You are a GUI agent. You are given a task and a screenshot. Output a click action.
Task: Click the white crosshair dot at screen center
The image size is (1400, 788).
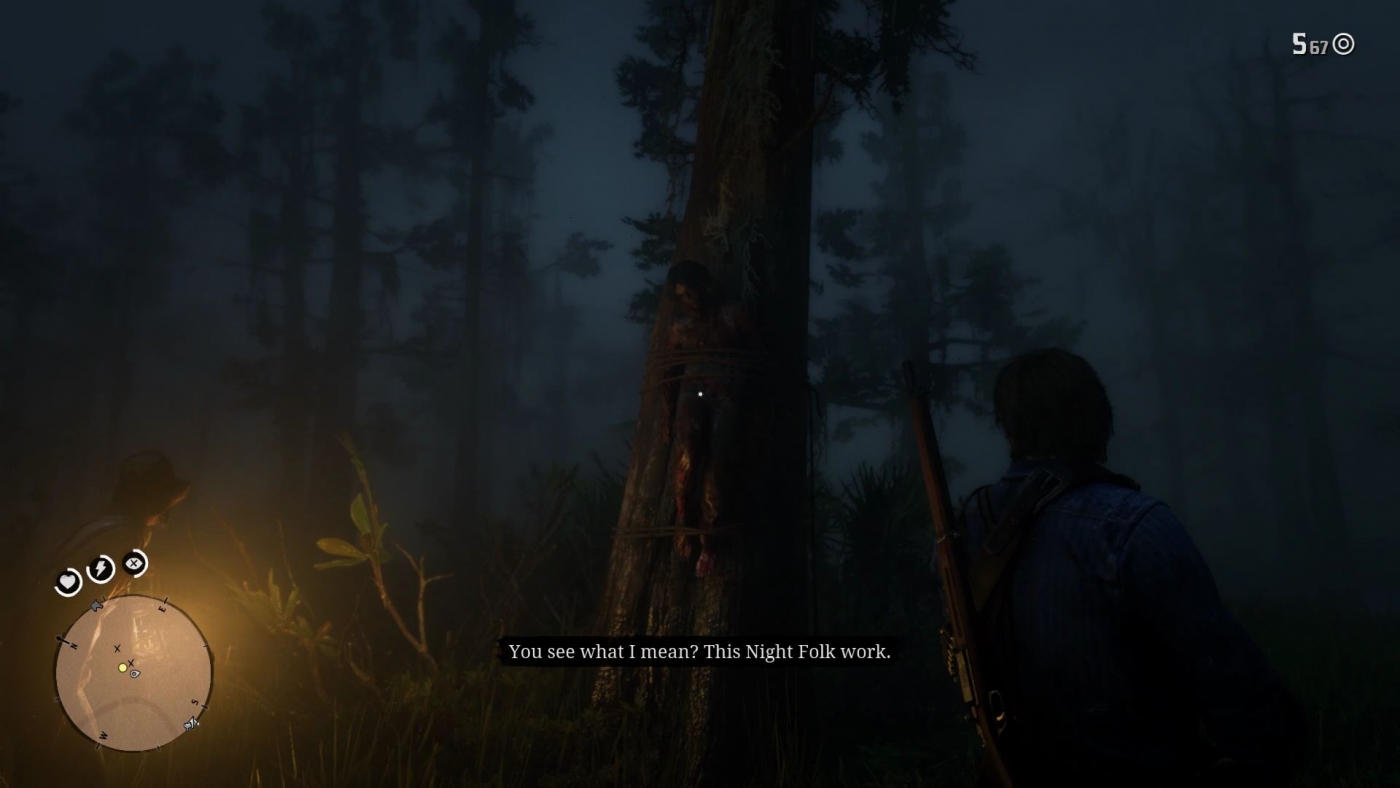pos(699,394)
